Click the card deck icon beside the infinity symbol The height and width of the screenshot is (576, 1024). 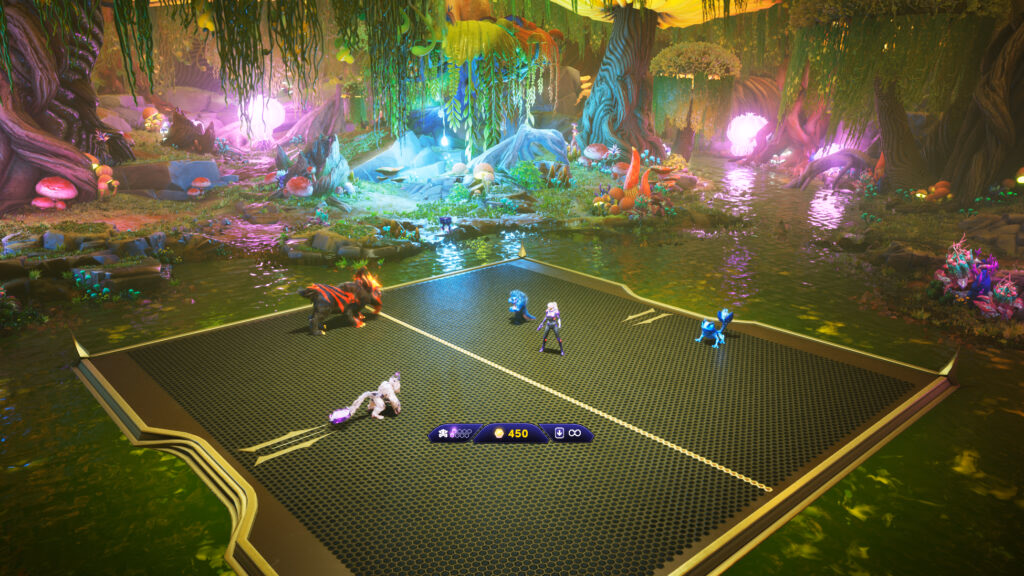pos(559,433)
